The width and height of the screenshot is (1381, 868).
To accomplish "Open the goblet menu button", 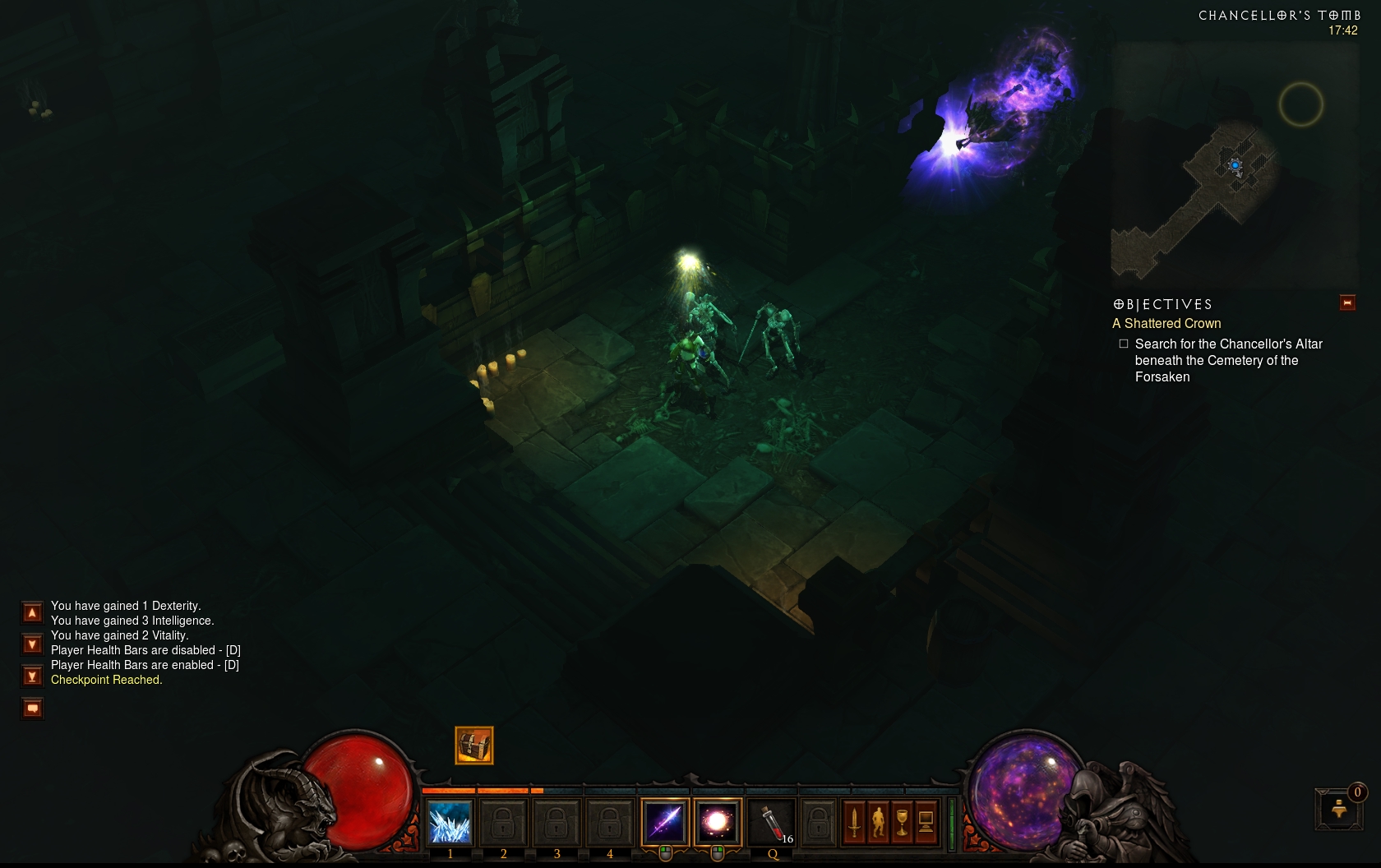I will (x=902, y=823).
